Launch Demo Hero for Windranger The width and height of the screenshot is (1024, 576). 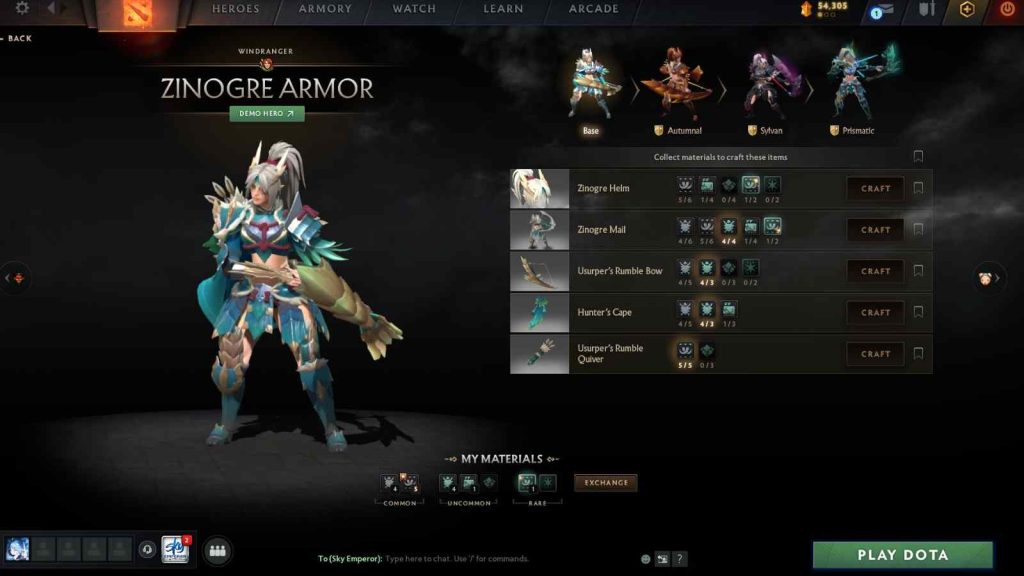267,114
